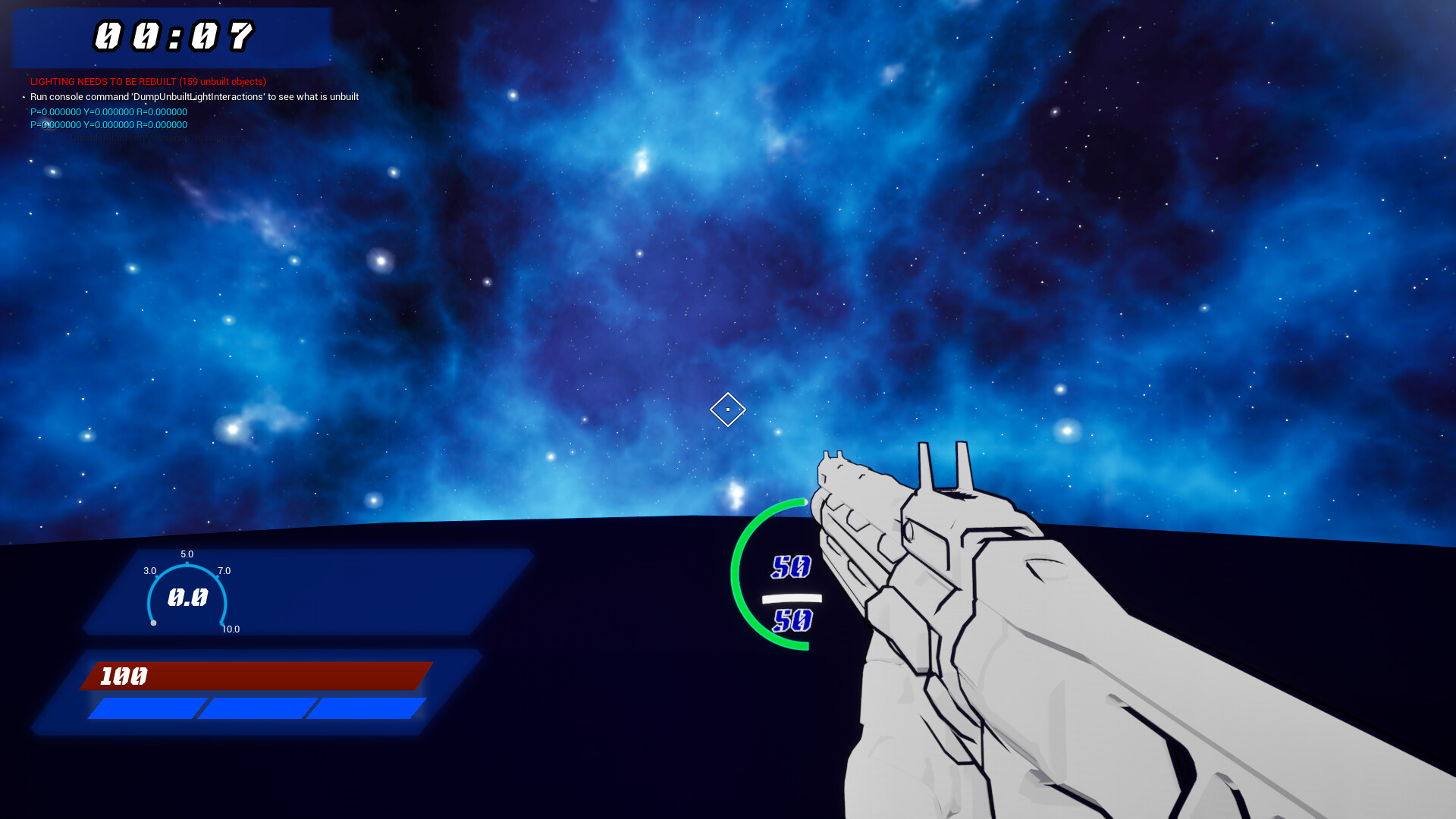Image resolution: width=1456 pixels, height=819 pixels.
Task: Click the 0.0 speed readout
Action: point(188,598)
